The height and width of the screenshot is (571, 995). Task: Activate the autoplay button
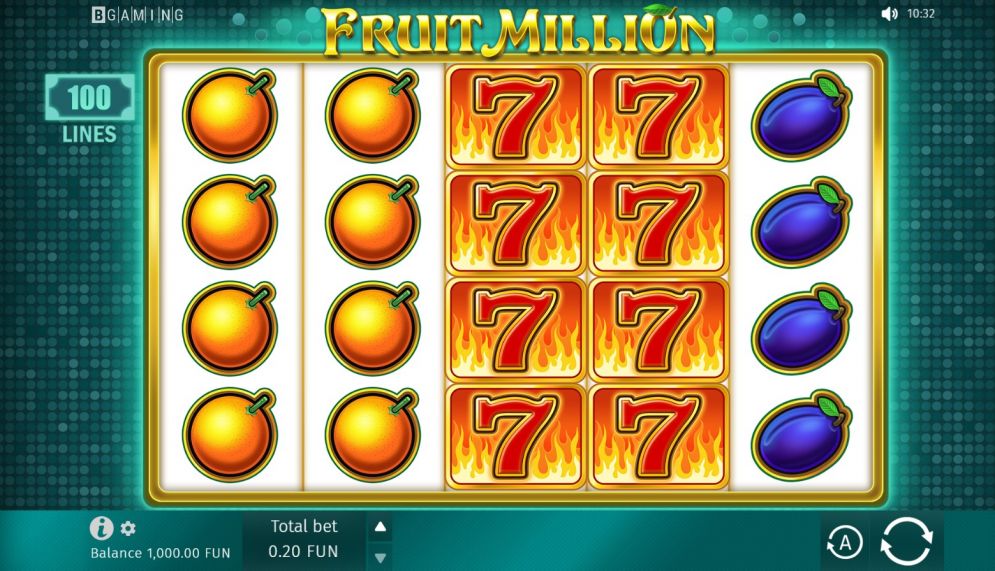point(844,543)
